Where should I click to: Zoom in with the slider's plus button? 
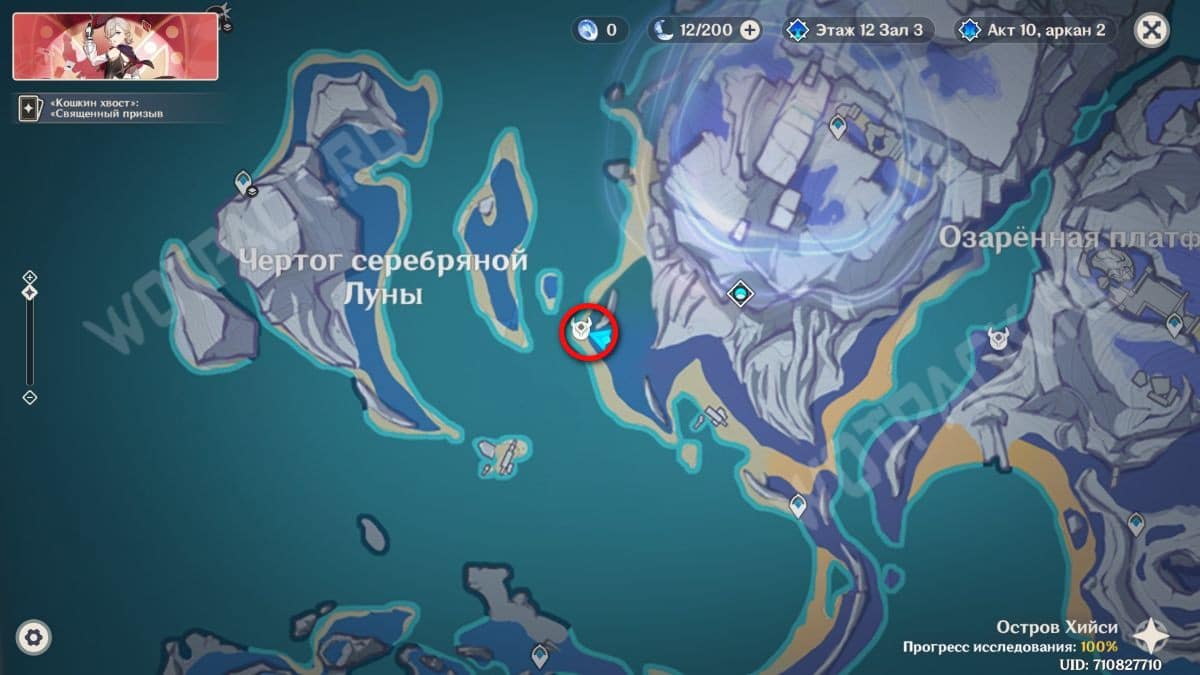[x=30, y=277]
